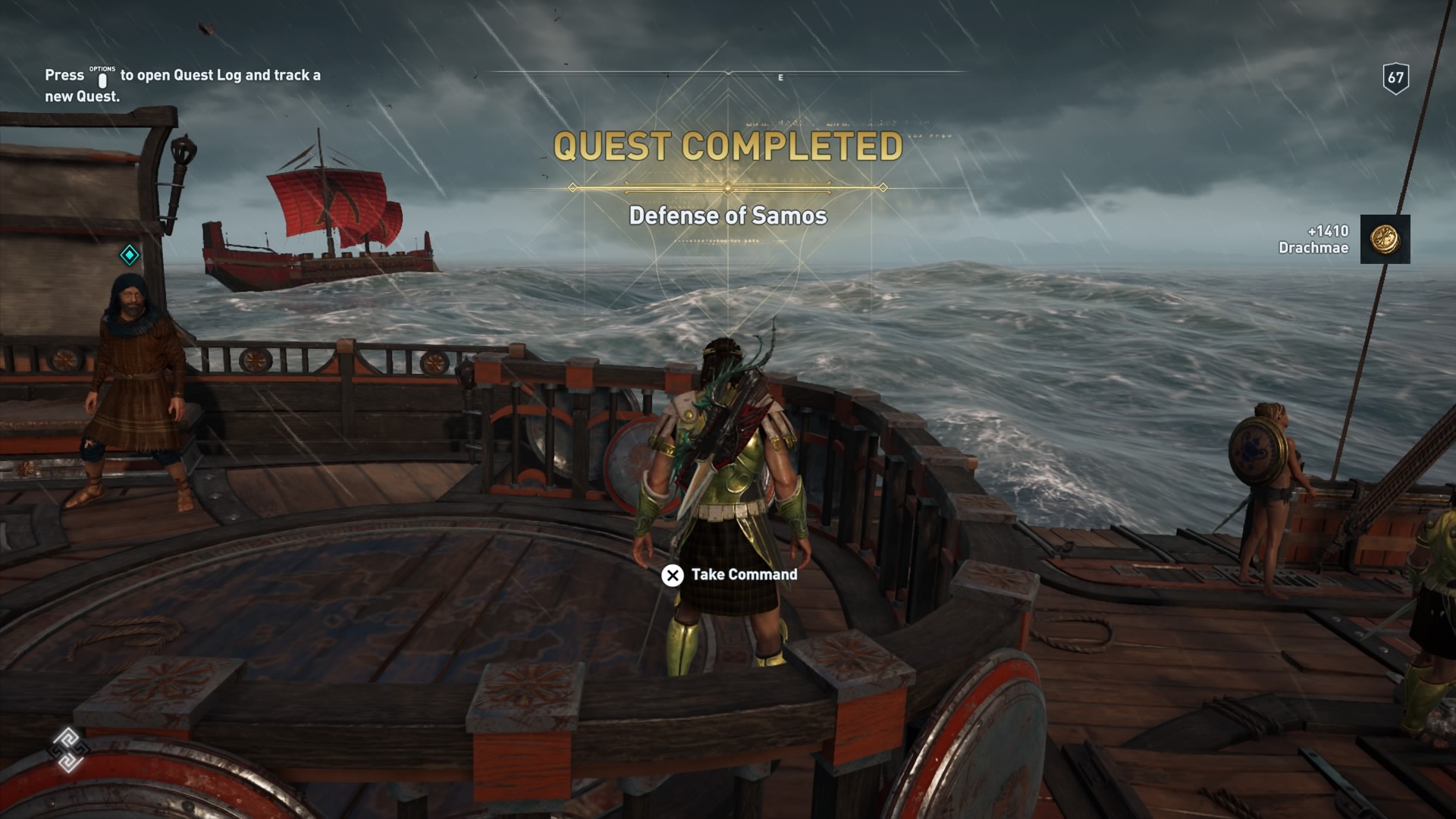Click the E marker on the compass bar

[780, 76]
